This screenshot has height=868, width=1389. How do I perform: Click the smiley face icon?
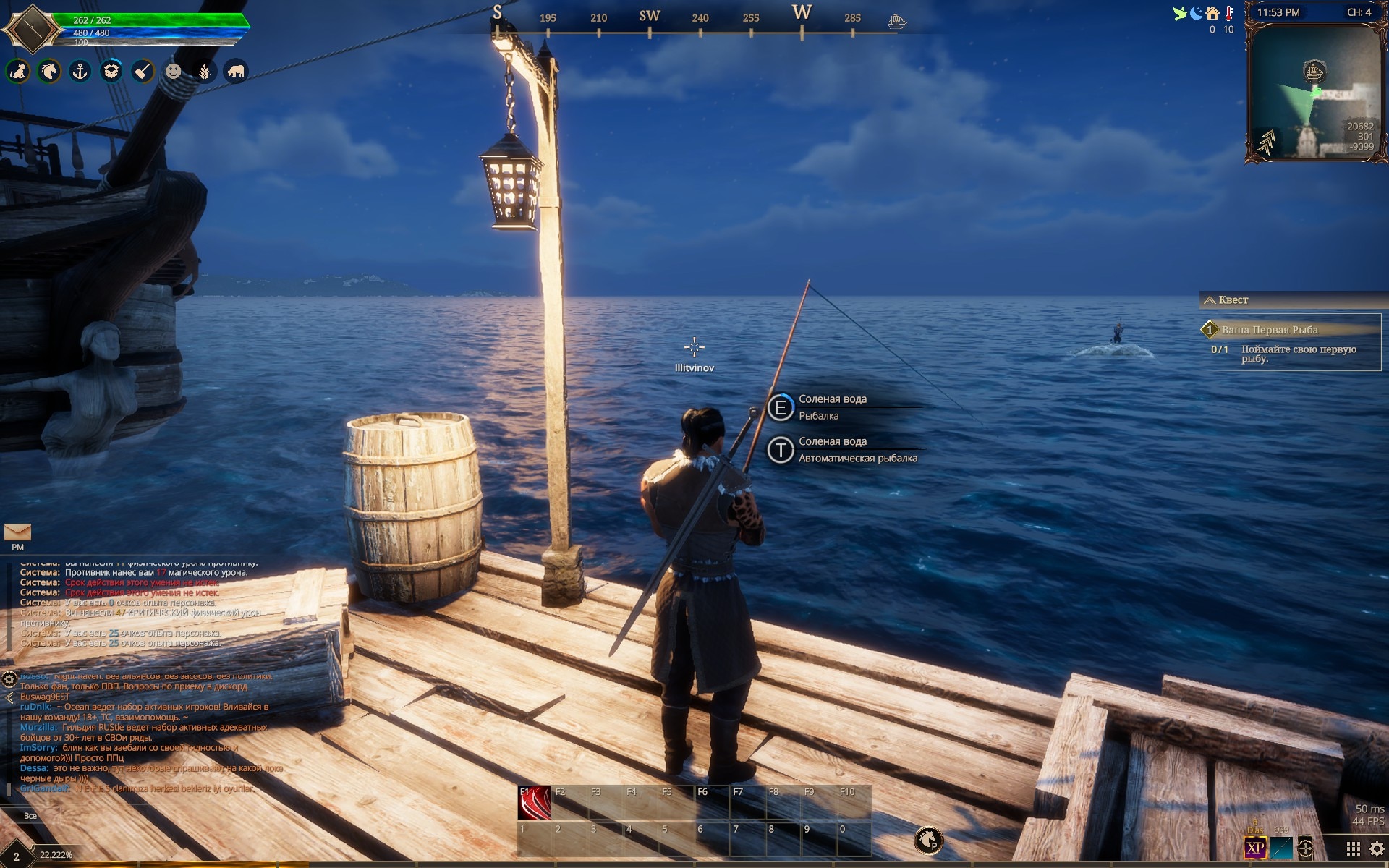point(174,71)
